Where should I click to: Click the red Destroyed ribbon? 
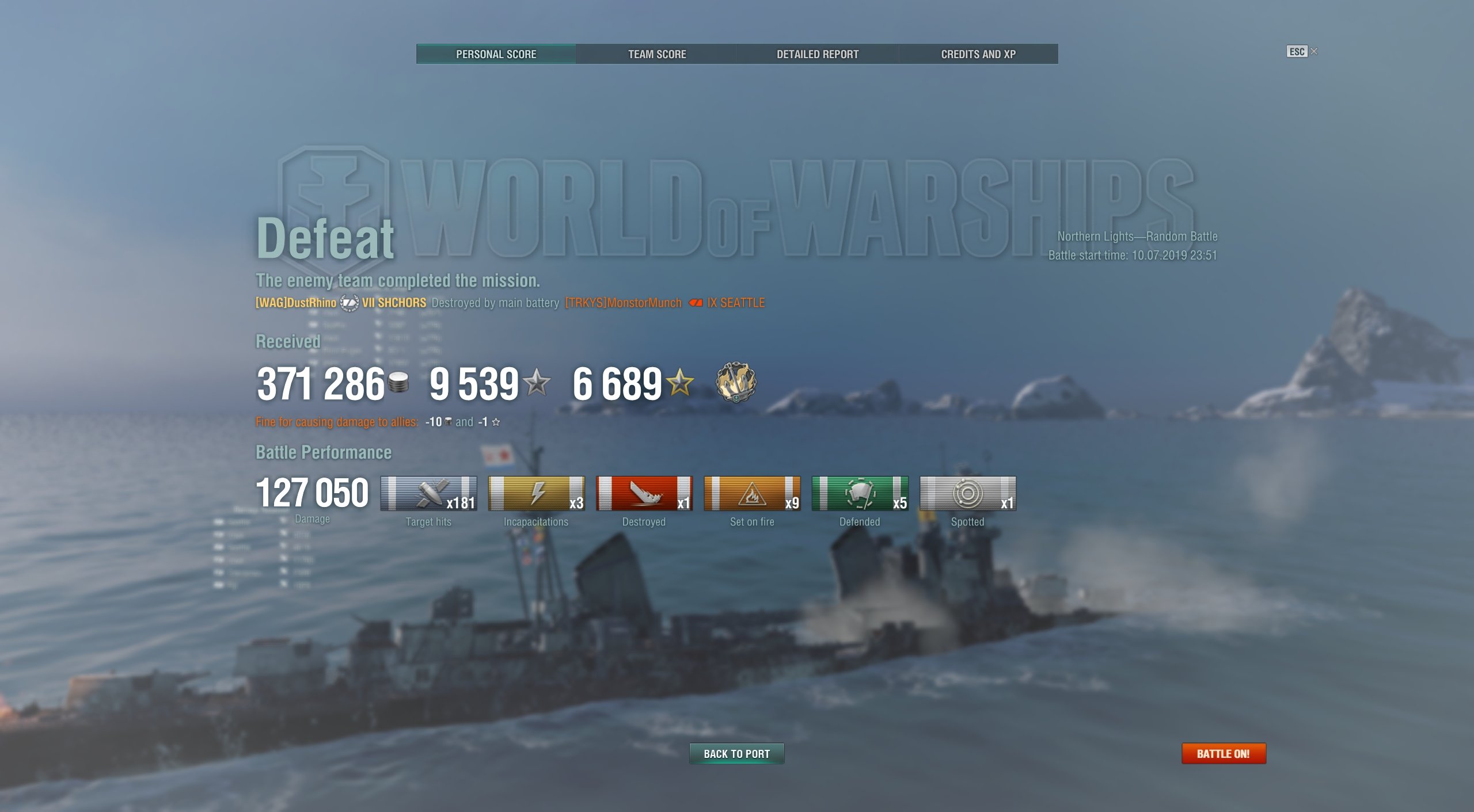(644, 493)
